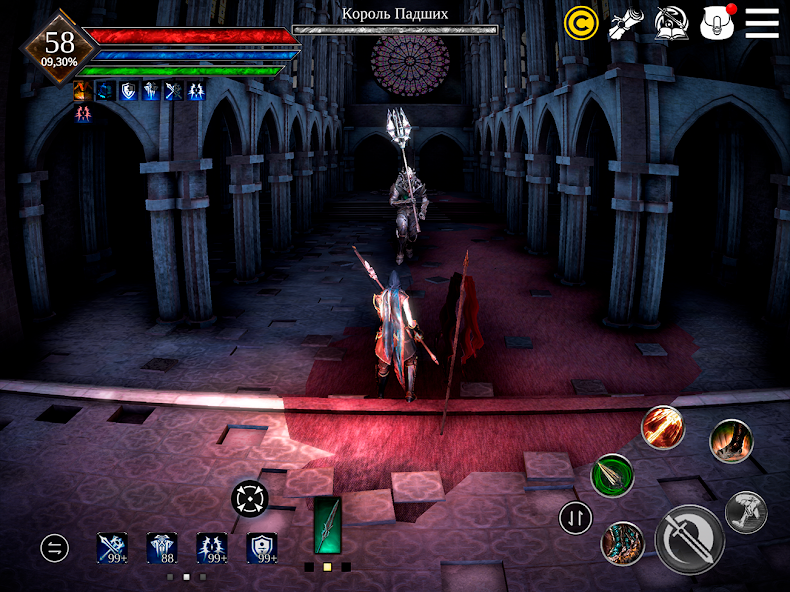Use the shield consumable quick slot
Viewport: 790px width, 592px height.
(x=262, y=547)
